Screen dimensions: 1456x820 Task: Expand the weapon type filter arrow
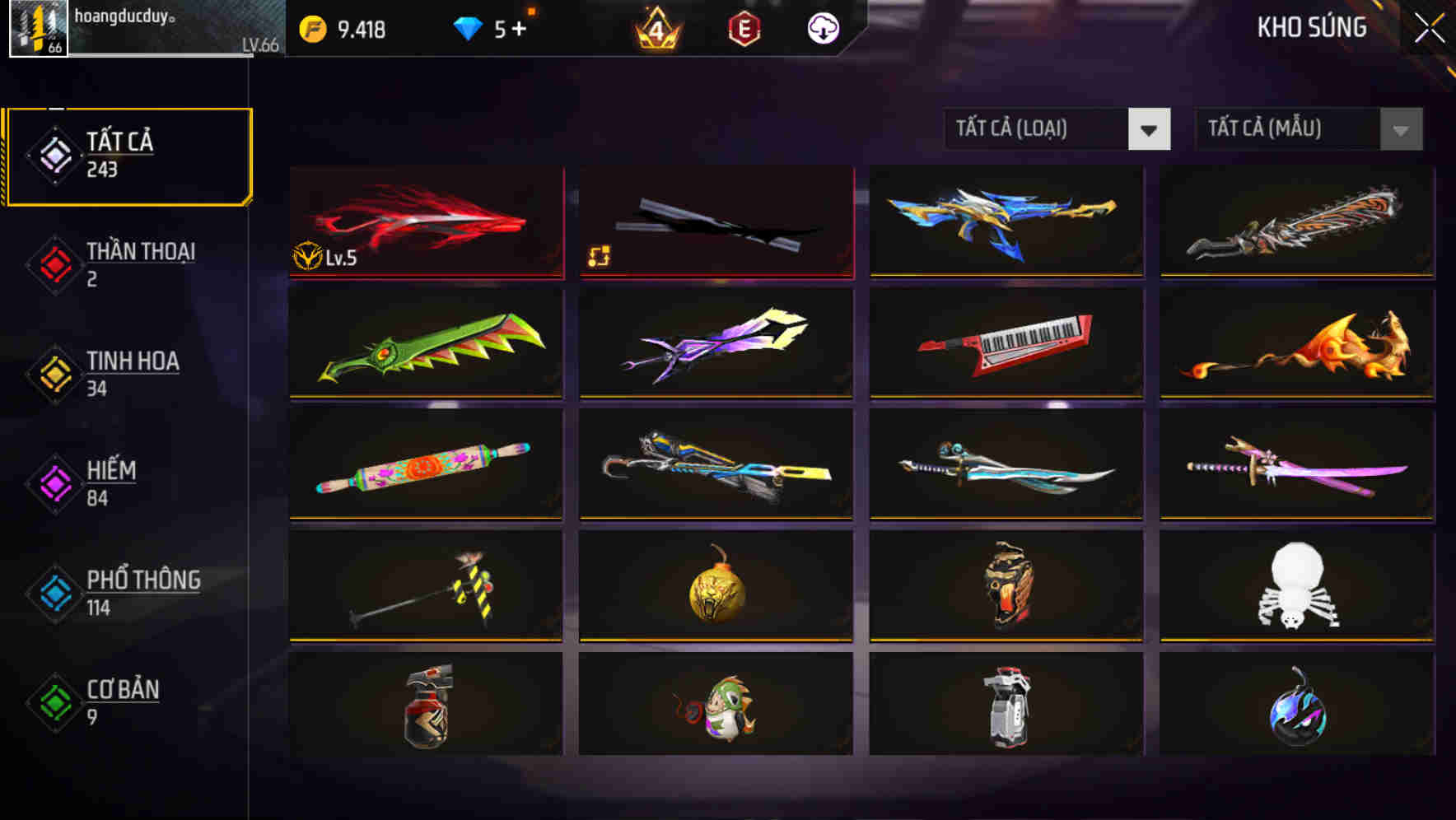tap(1150, 130)
